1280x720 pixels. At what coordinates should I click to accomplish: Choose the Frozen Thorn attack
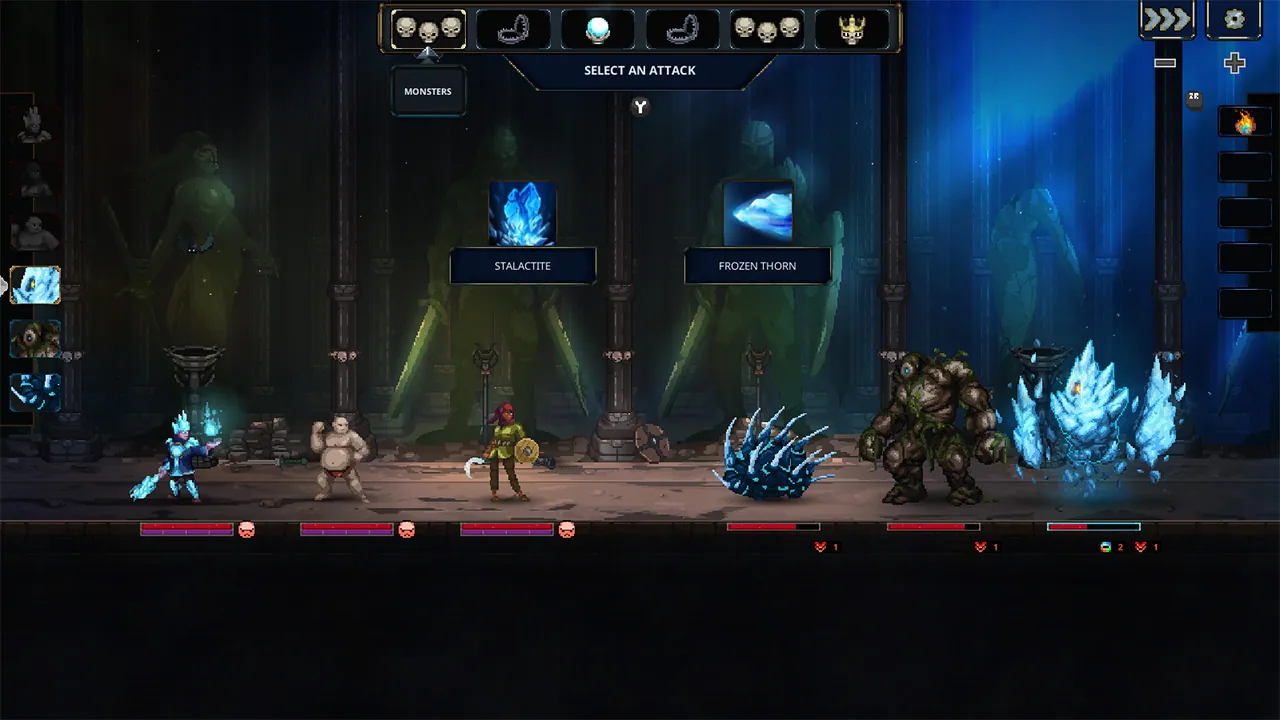point(757,266)
